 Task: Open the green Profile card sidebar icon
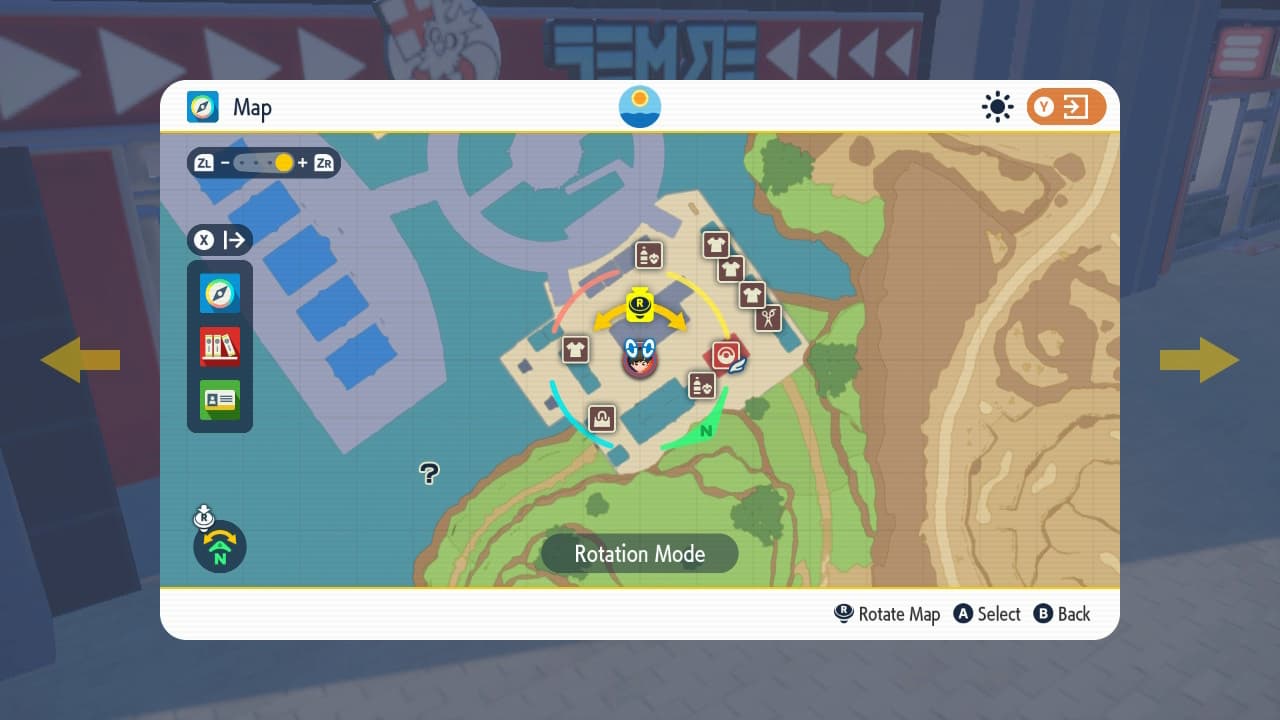[x=219, y=400]
